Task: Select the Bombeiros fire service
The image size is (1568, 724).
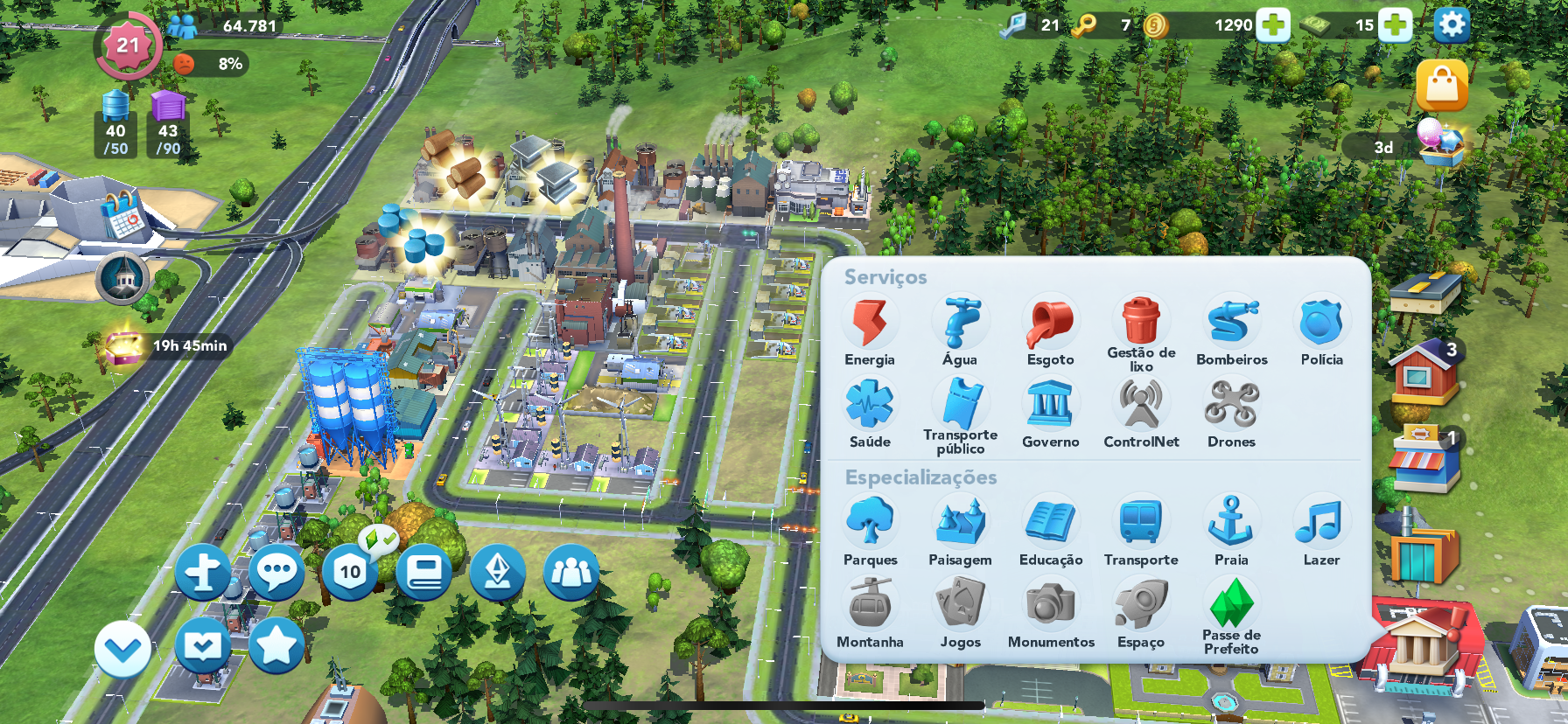Action: [1232, 324]
